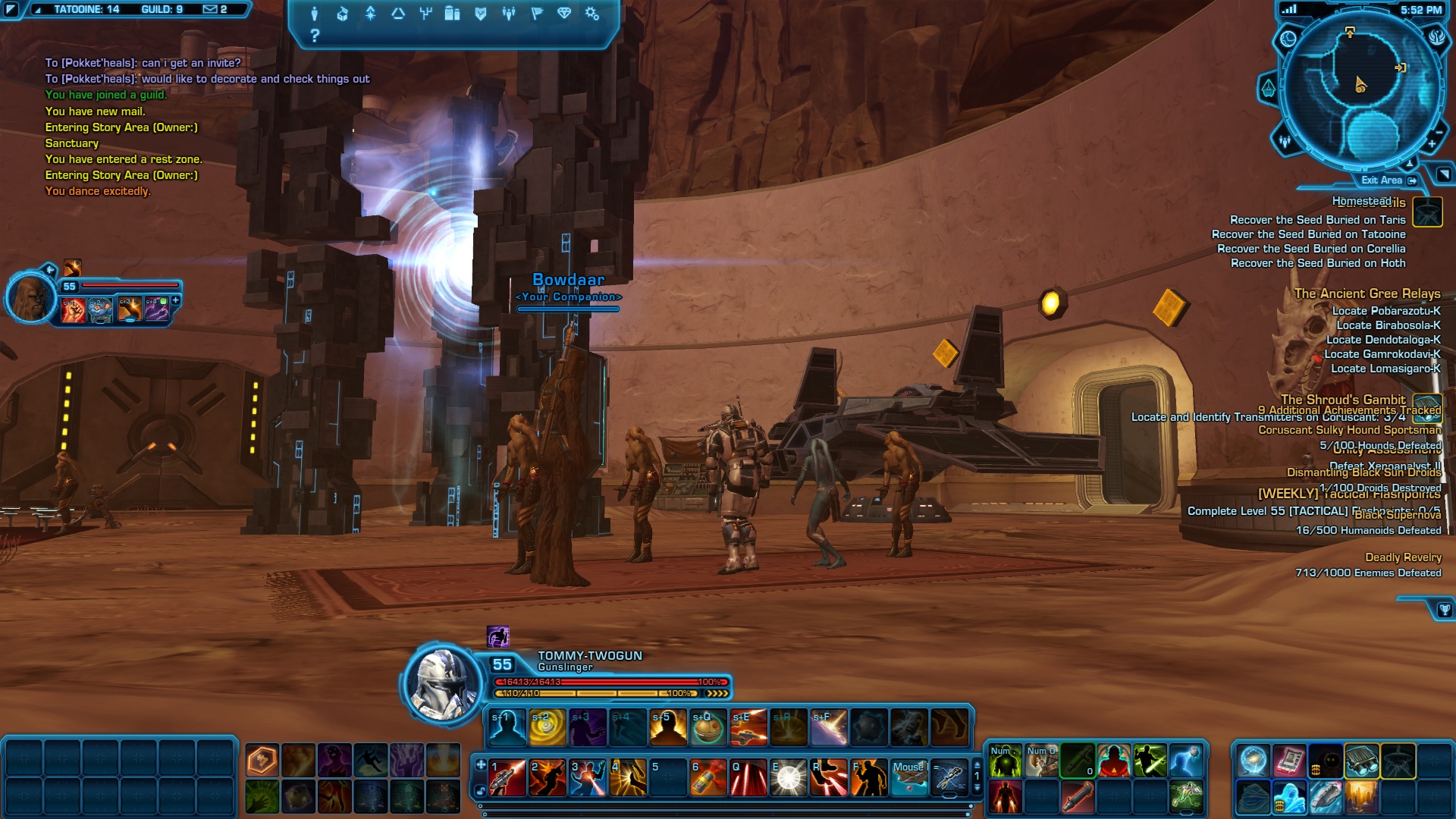Activate the white flash ability on E
1456x819 pixels.
pyautogui.click(x=788, y=778)
